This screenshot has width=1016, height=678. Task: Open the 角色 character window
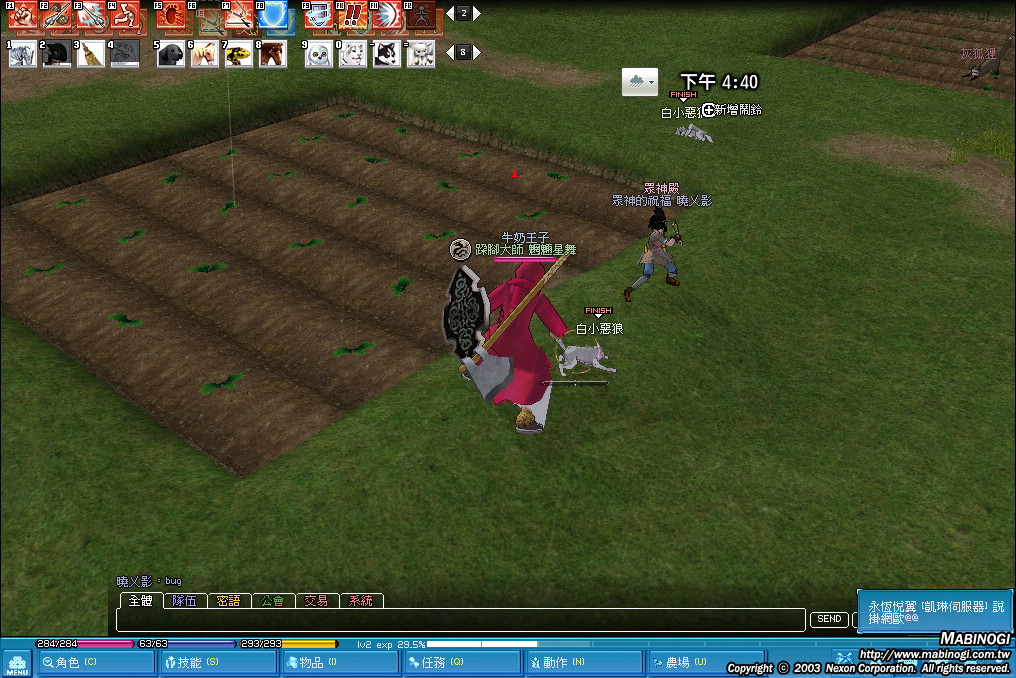pos(96,662)
